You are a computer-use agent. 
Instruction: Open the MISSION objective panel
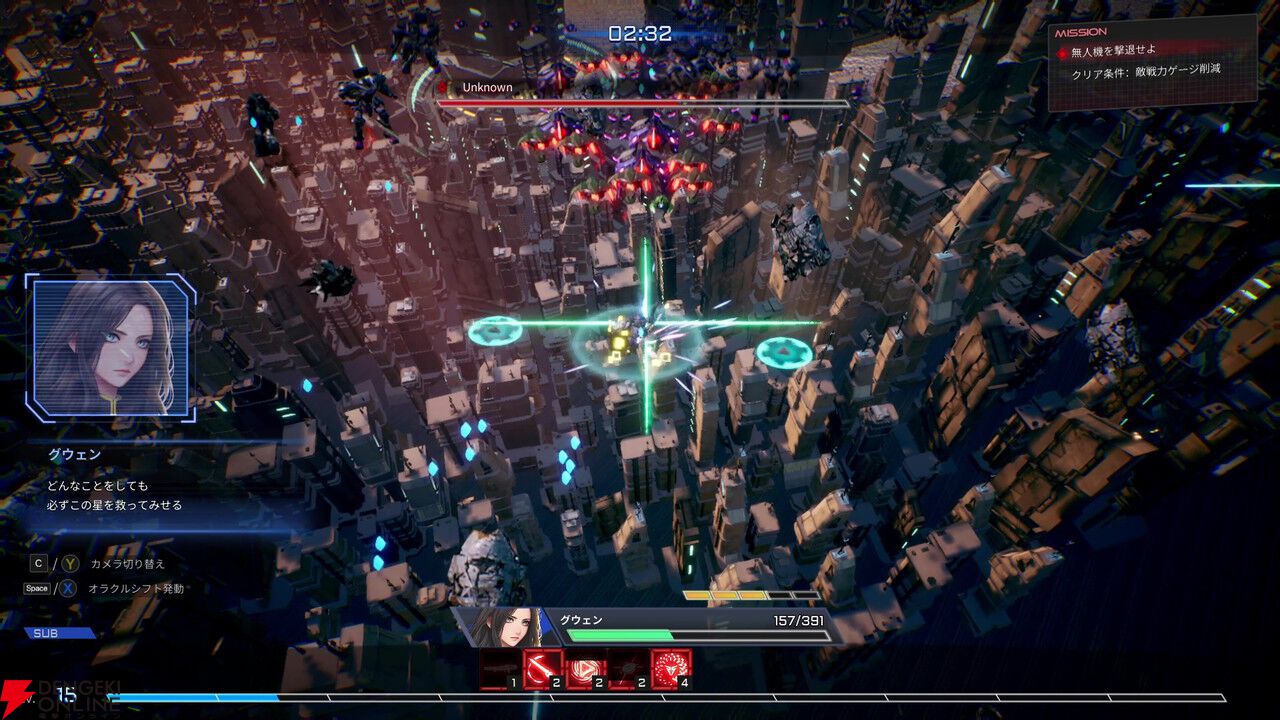[x=1151, y=60]
